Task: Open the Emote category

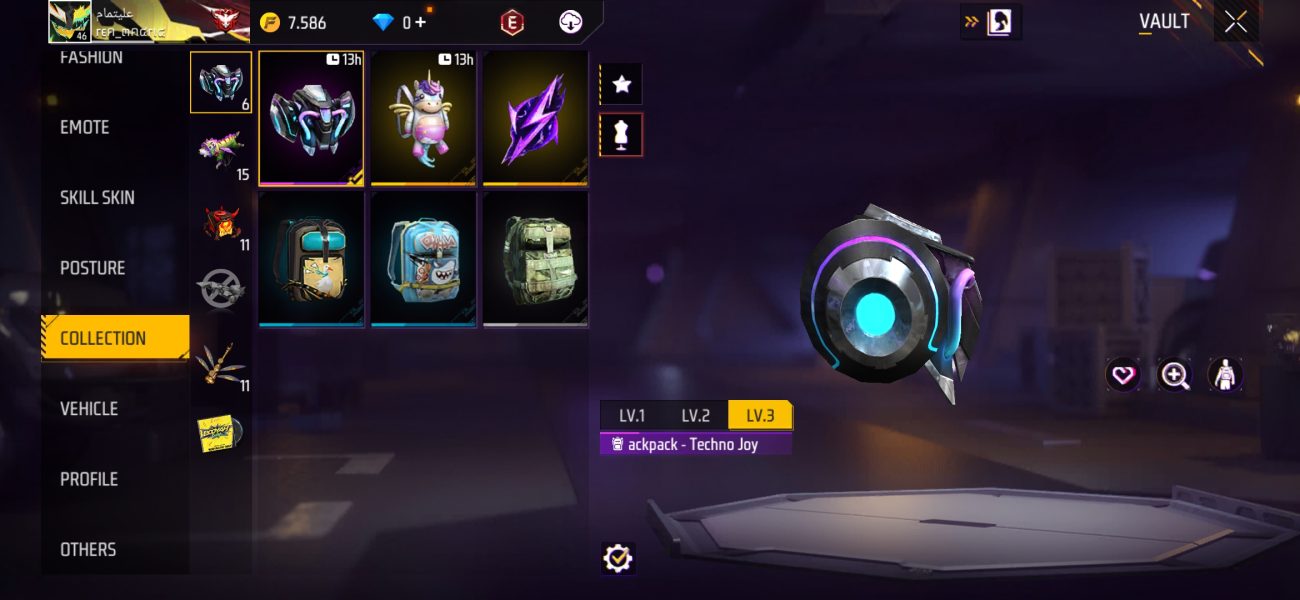Action: pos(85,127)
